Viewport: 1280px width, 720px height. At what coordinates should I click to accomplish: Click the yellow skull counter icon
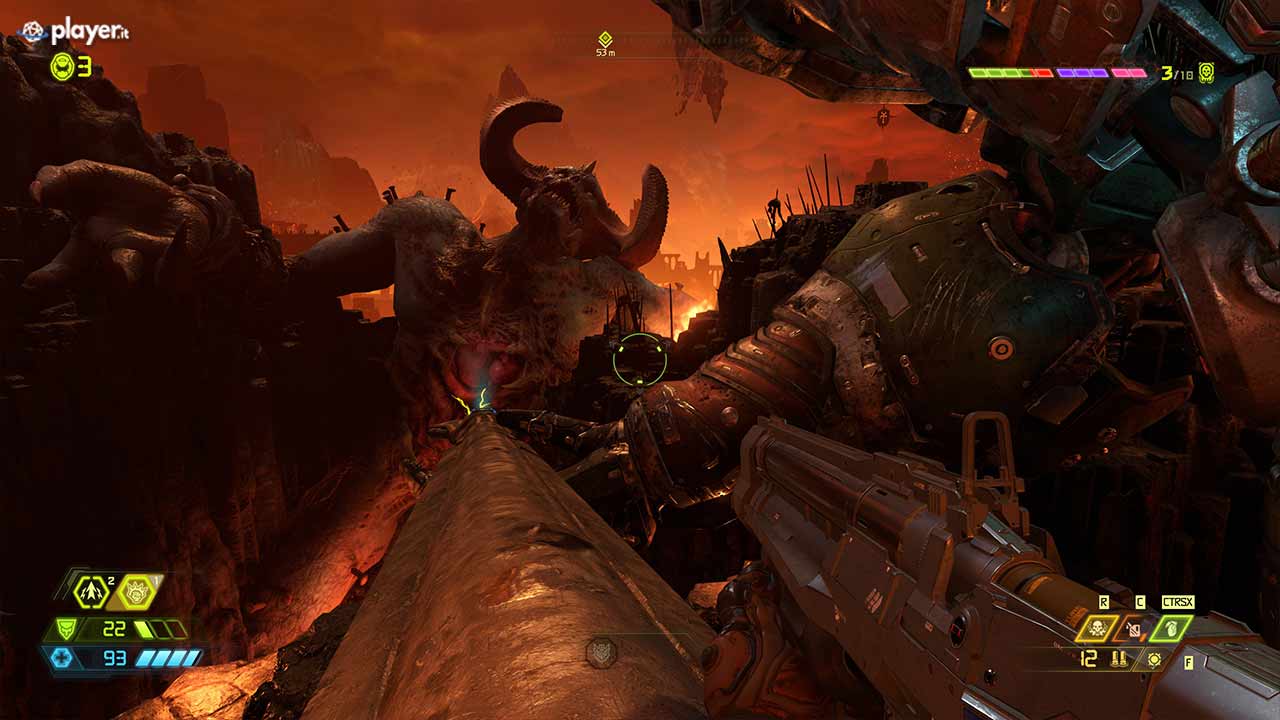click(x=1206, y=72)
